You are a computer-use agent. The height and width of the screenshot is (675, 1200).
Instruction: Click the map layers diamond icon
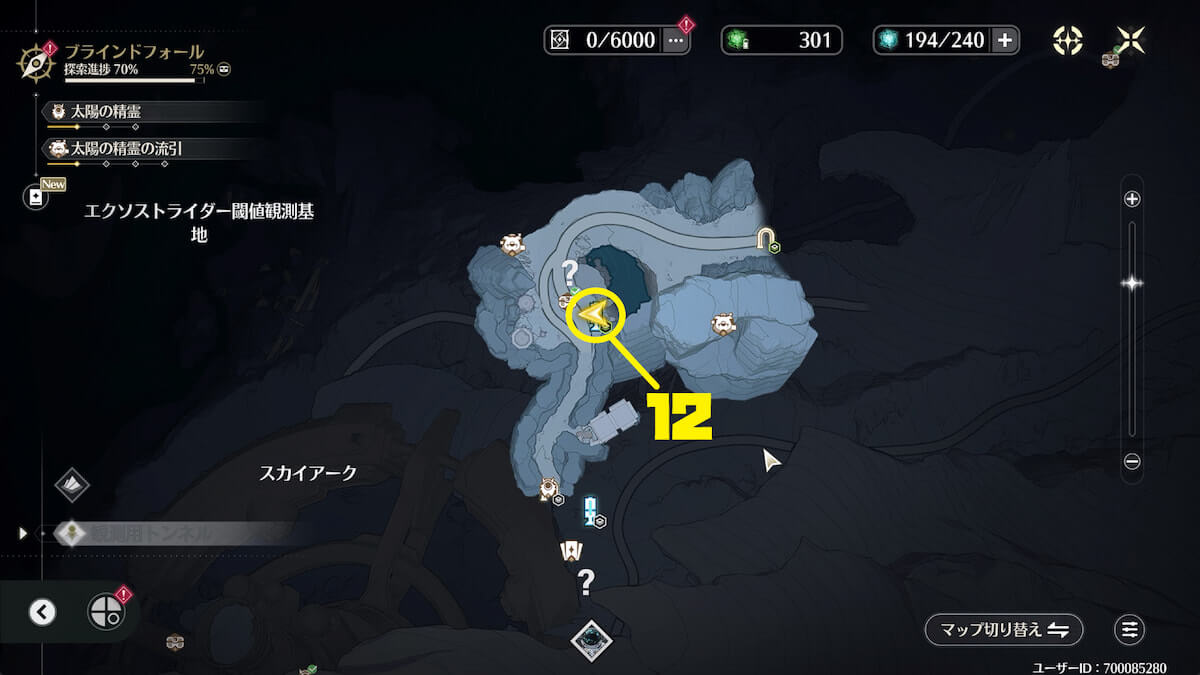[72, 485]
